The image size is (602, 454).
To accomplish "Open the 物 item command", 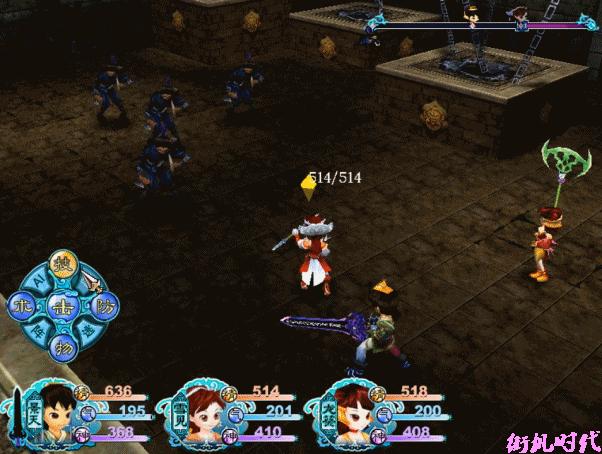I will pyautogui.click(x=60, y=346).
